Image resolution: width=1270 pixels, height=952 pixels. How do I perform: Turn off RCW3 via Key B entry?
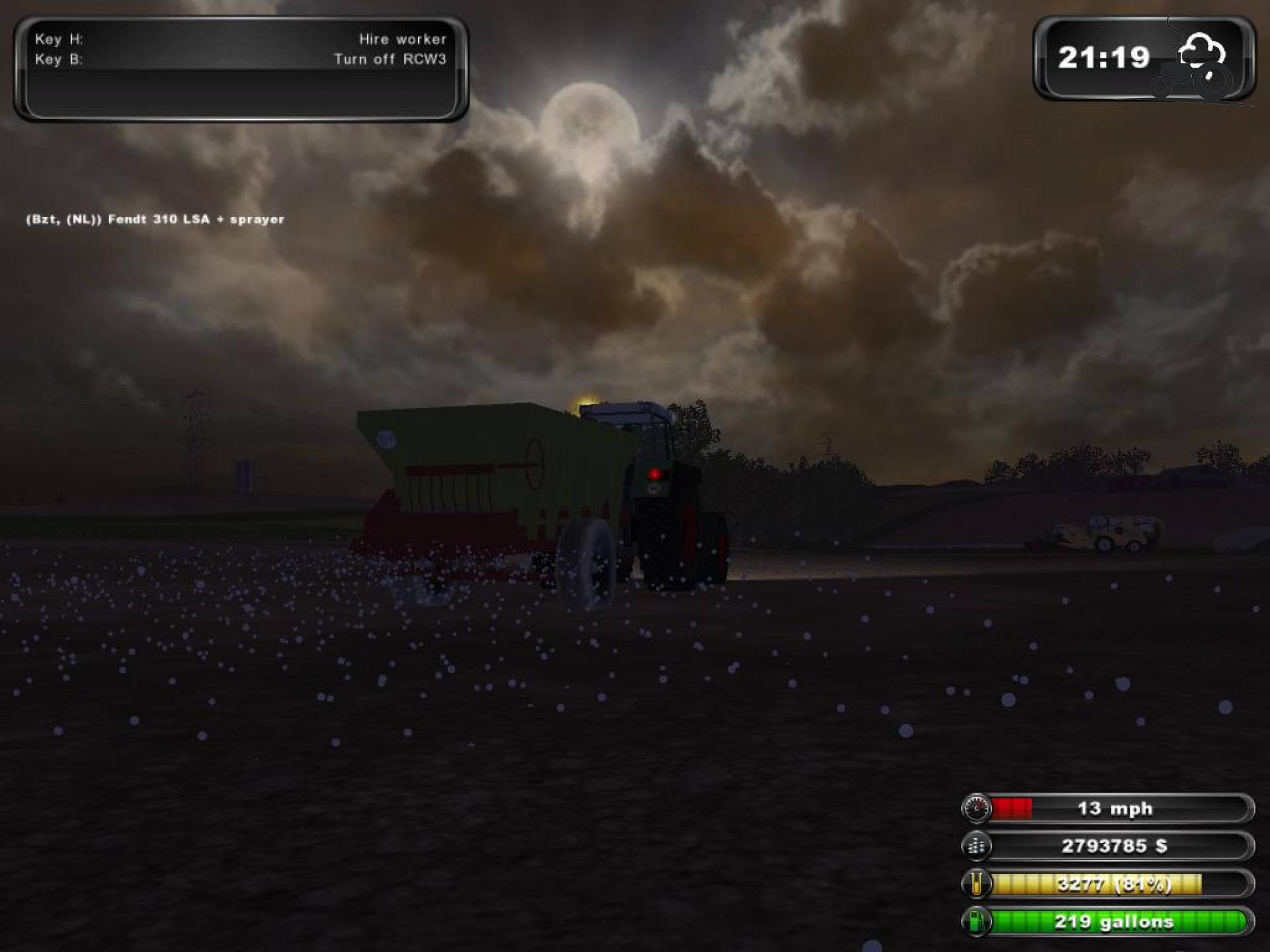[x=390, y=58]
